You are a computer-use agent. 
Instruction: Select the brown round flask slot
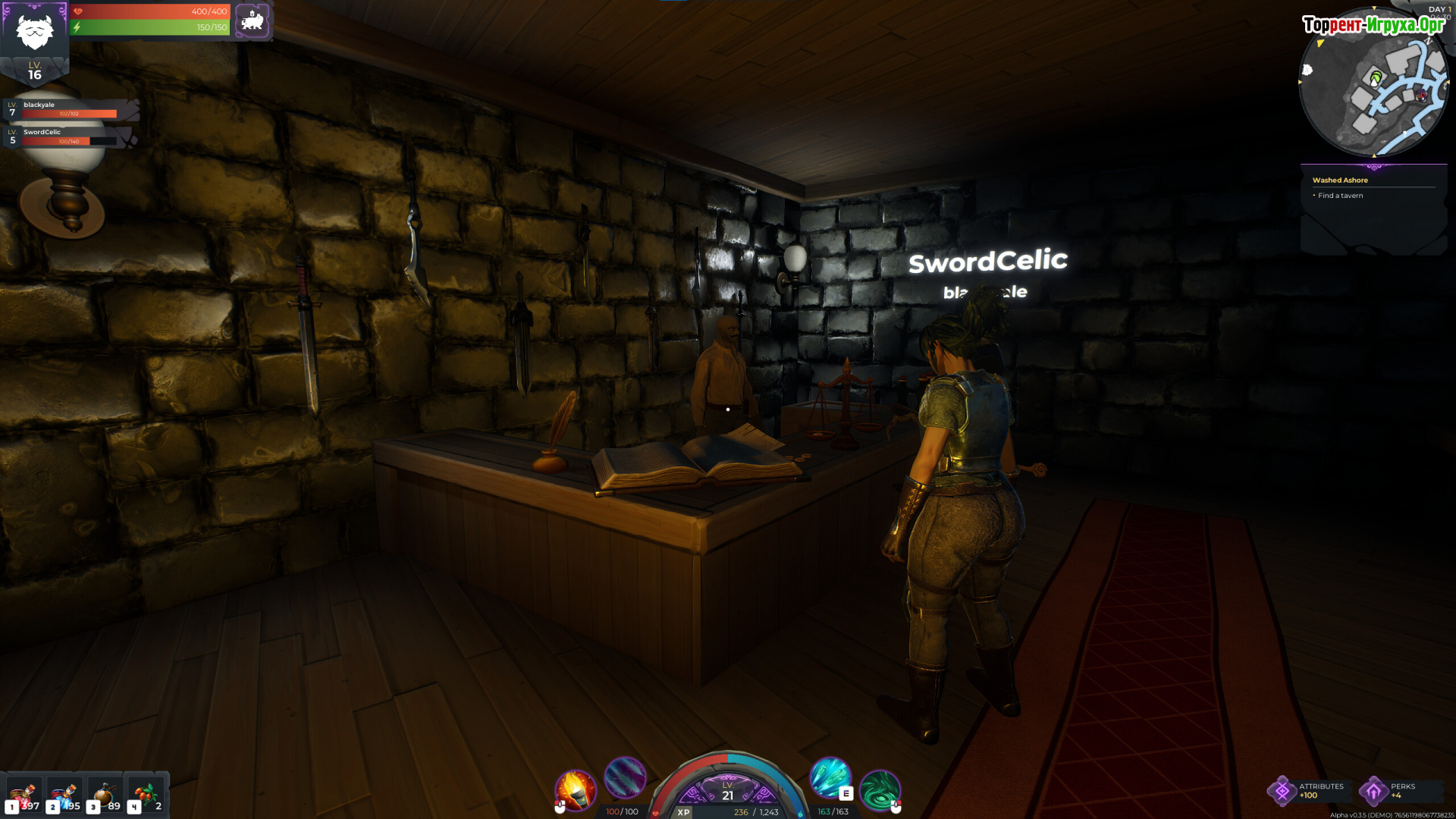click(x=105, y=795)
